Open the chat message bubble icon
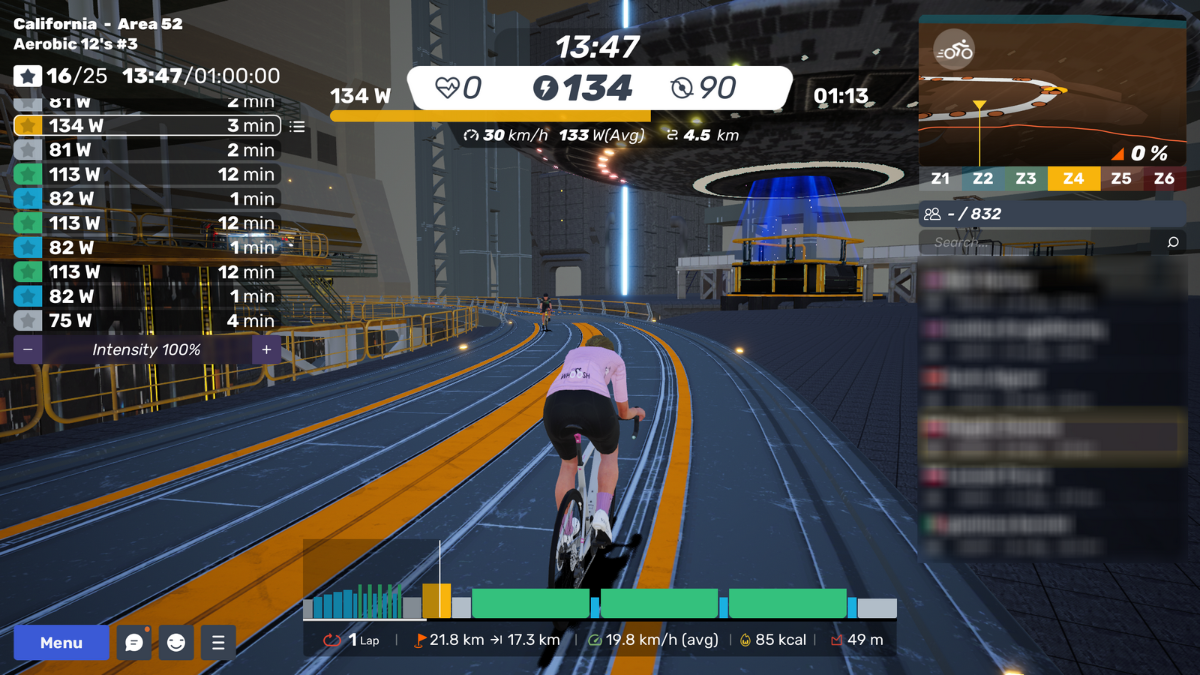1200x675 pixels. 134,643
